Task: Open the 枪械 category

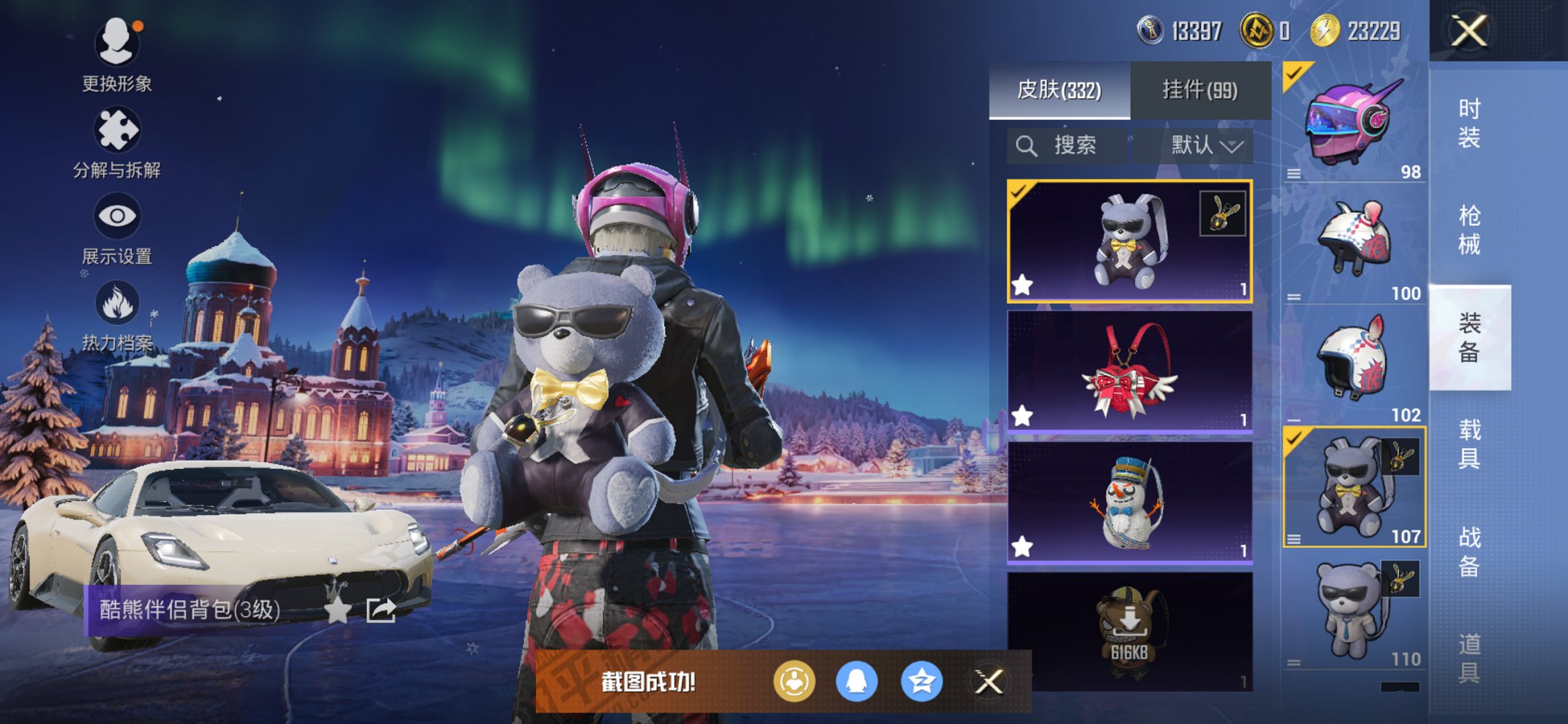Action: tap(1469, 229)
